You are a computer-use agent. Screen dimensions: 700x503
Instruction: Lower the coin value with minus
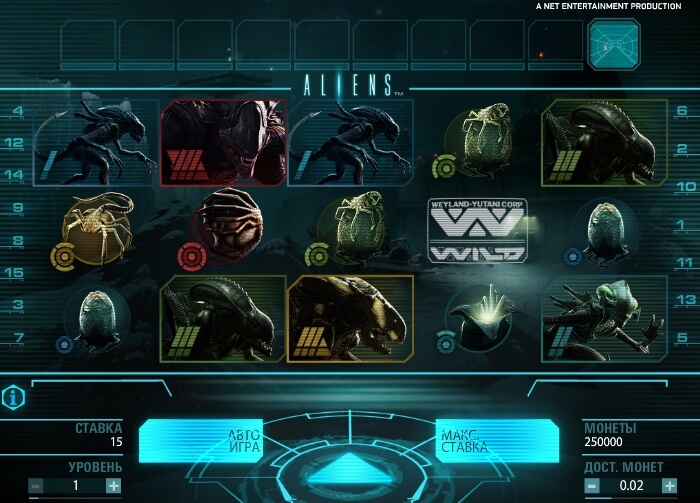594,486
